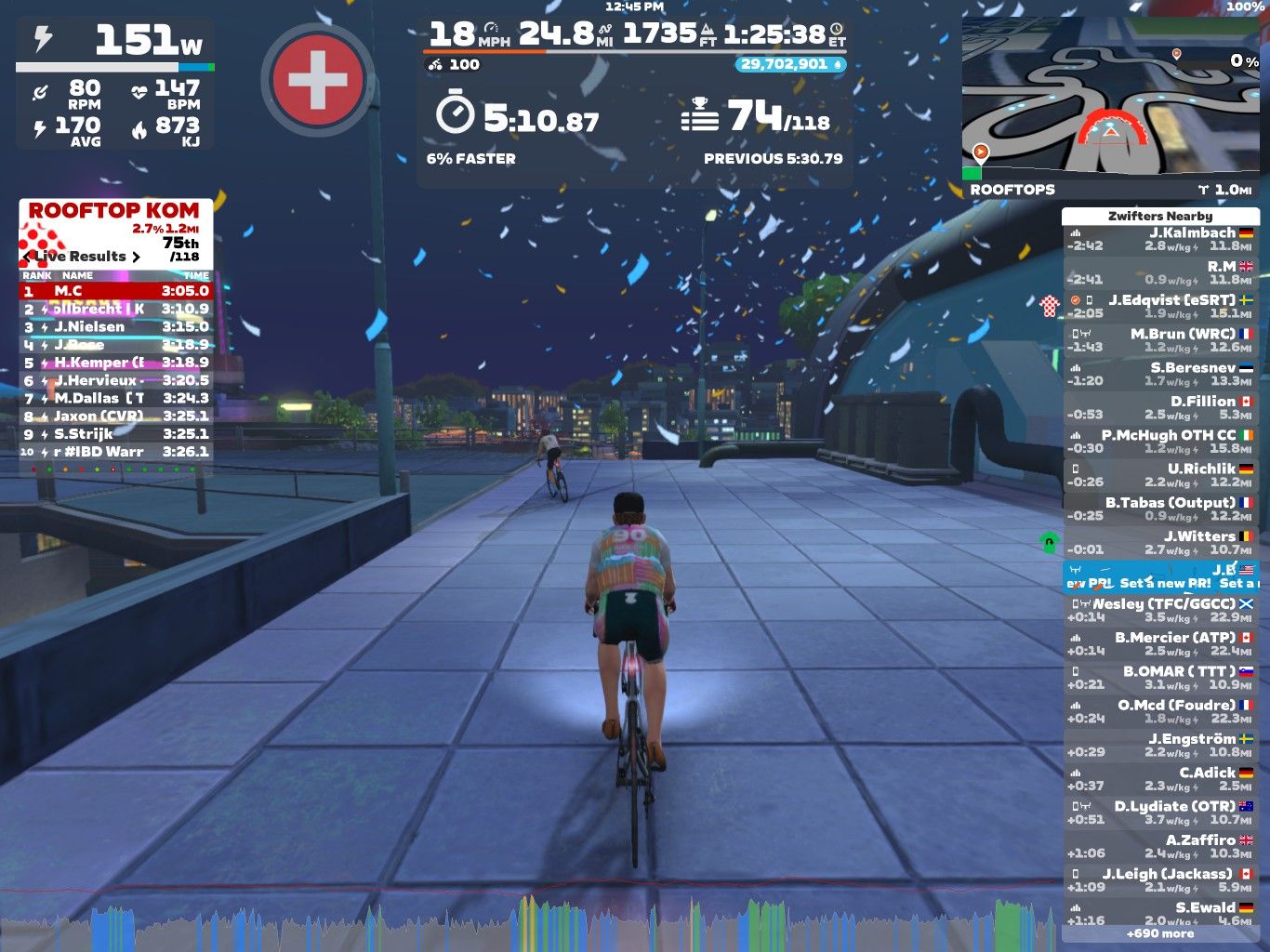The width and height of the screenshot is (1270, 952).
Task: Open the Drops counter 29,702,901
Action: coord(791,64)
